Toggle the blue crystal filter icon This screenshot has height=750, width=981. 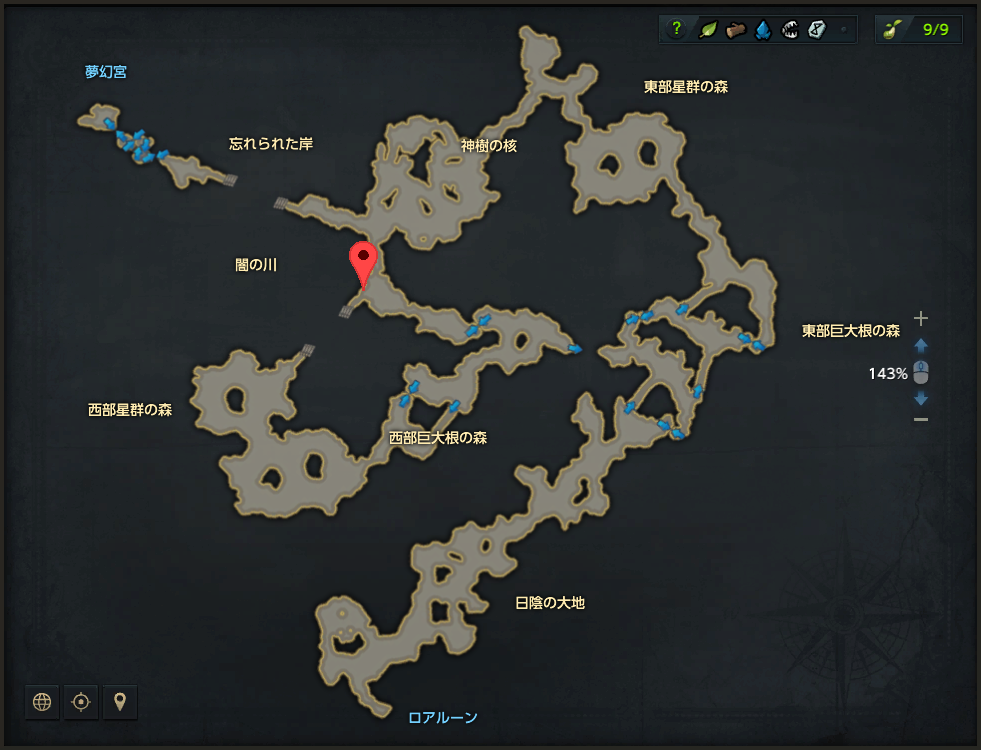pyautogui.click(x=763, y=29)
